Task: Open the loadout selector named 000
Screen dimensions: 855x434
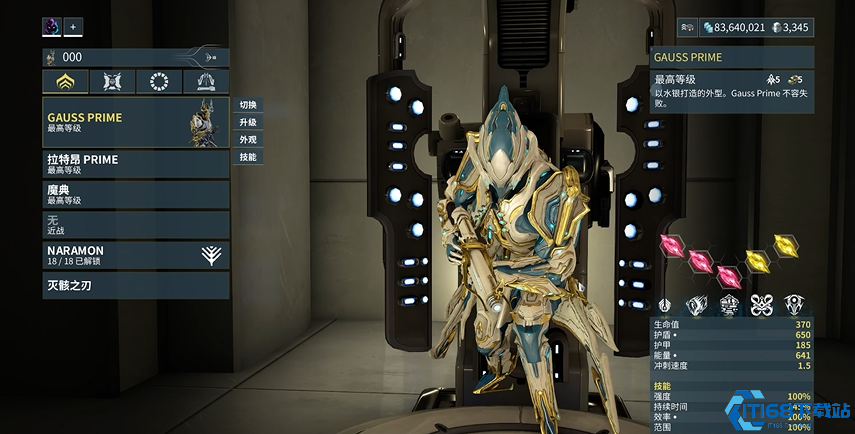Action: point(135,58)
